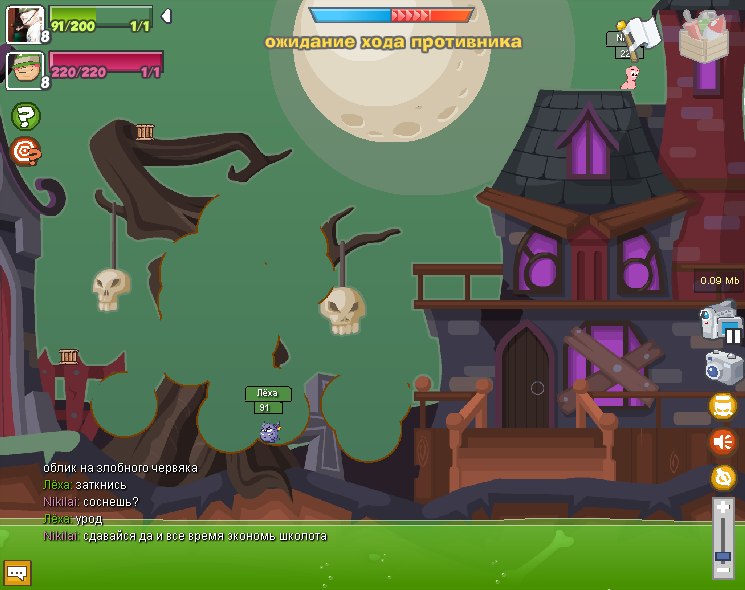Open the green question mark help
745x590 pixels.
25,116
